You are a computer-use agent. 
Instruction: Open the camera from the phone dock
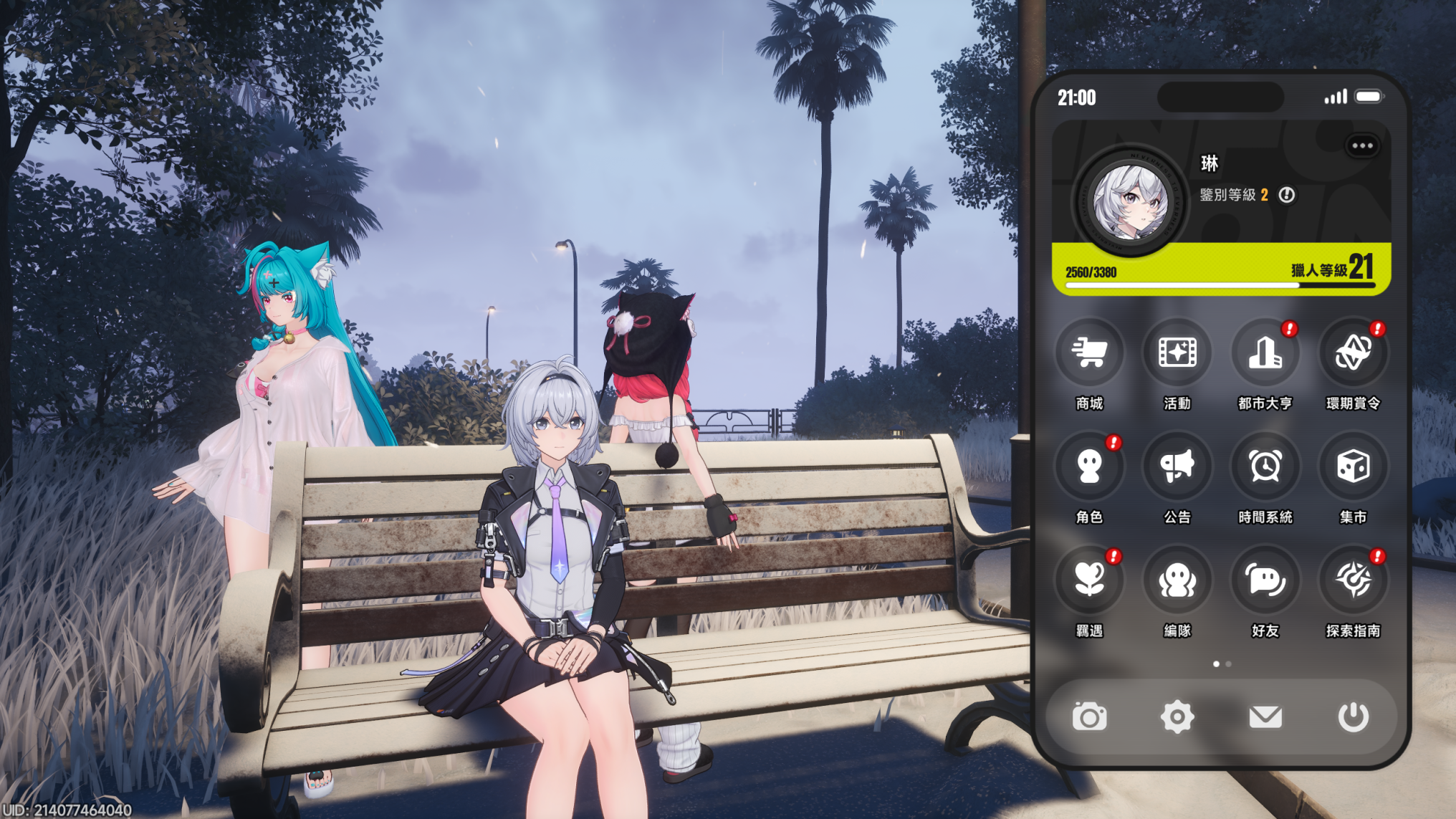pos(1089,717)
